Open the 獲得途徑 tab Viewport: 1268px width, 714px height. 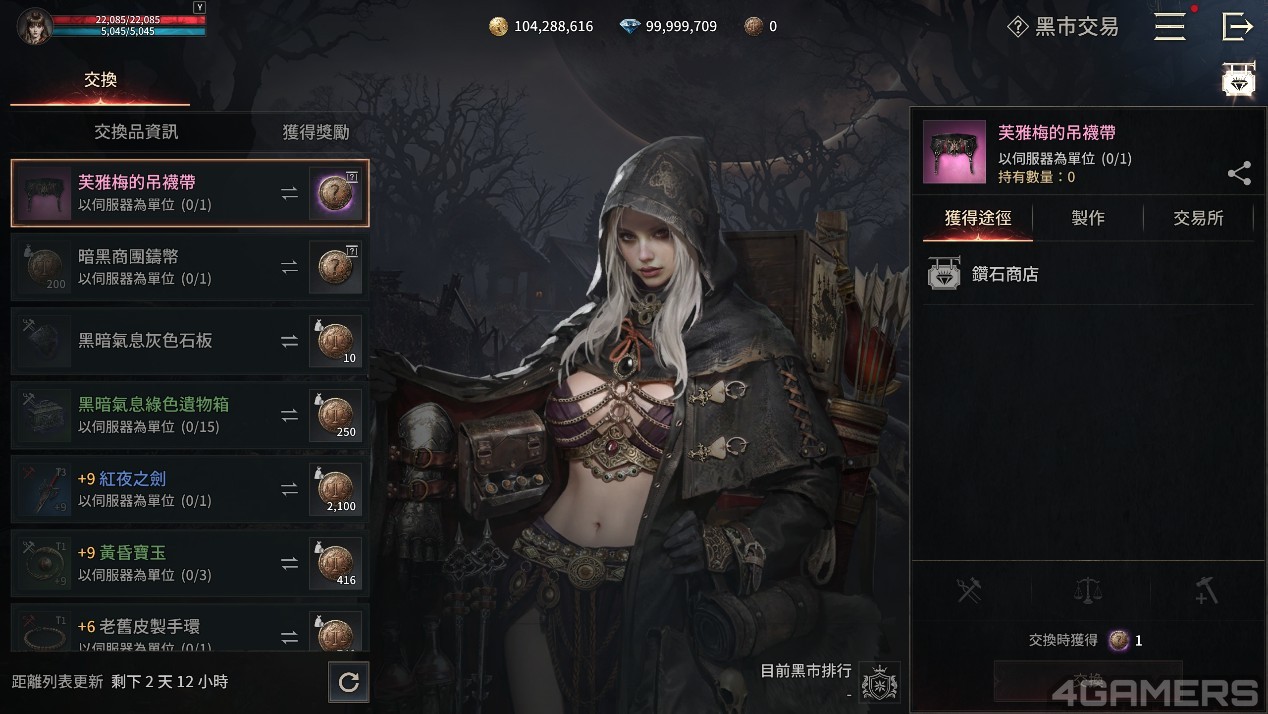tap(977, 218)
